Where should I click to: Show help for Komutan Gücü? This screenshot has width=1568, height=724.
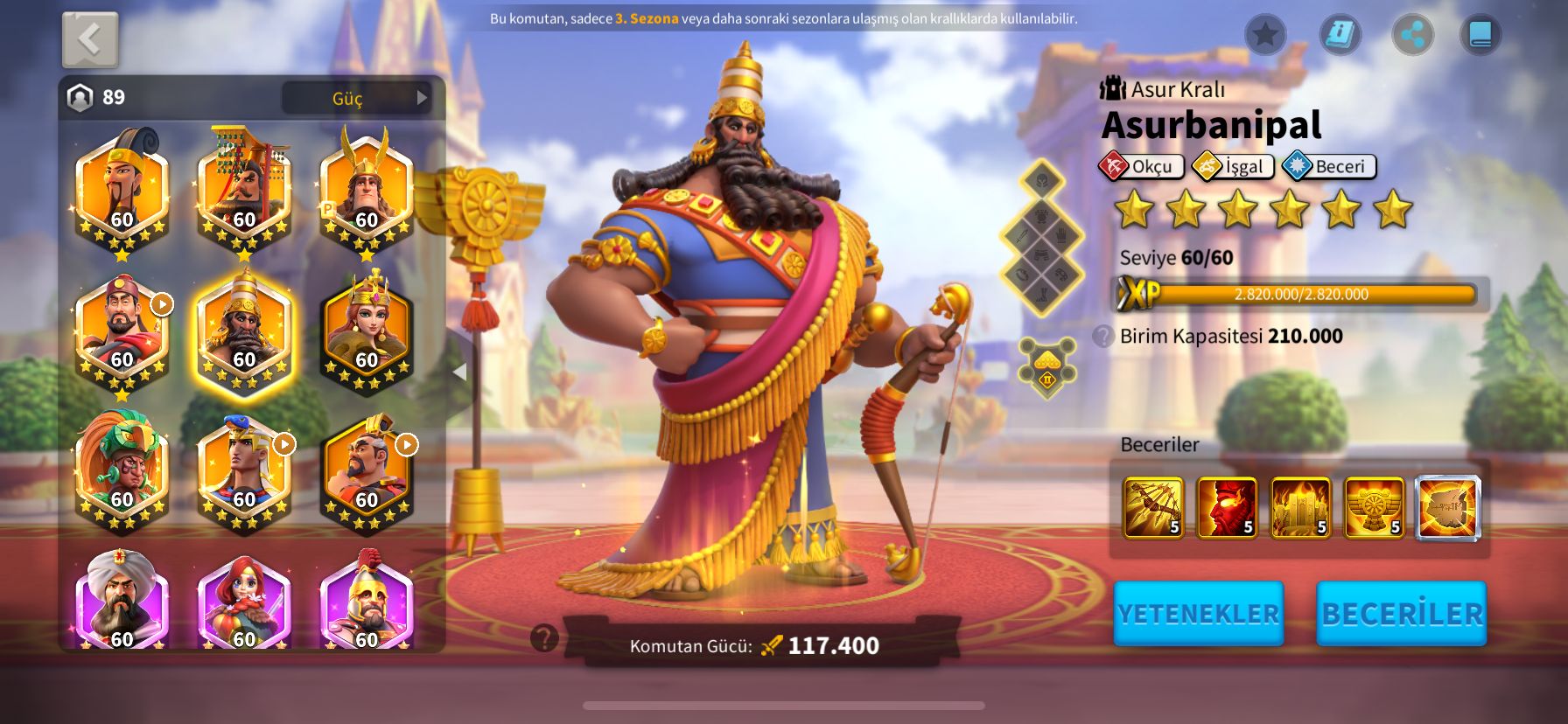point(544,638)
